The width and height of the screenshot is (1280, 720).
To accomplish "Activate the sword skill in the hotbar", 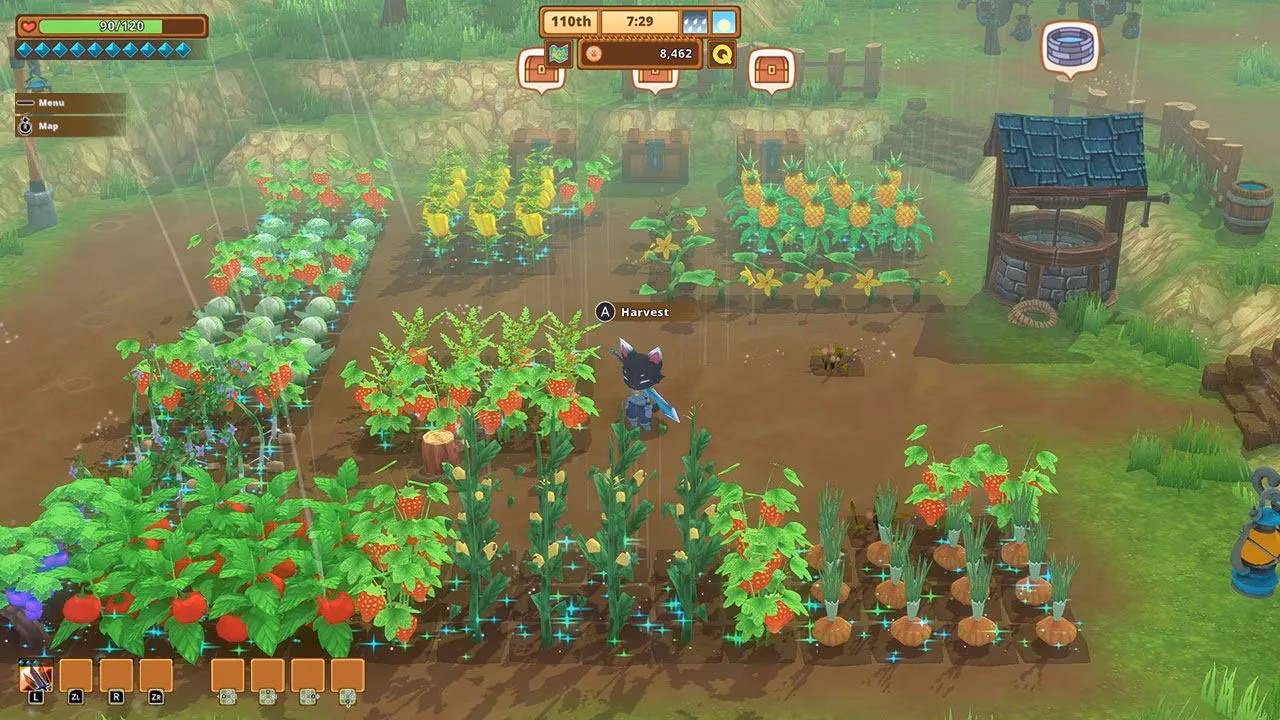I will coord(36,677).
